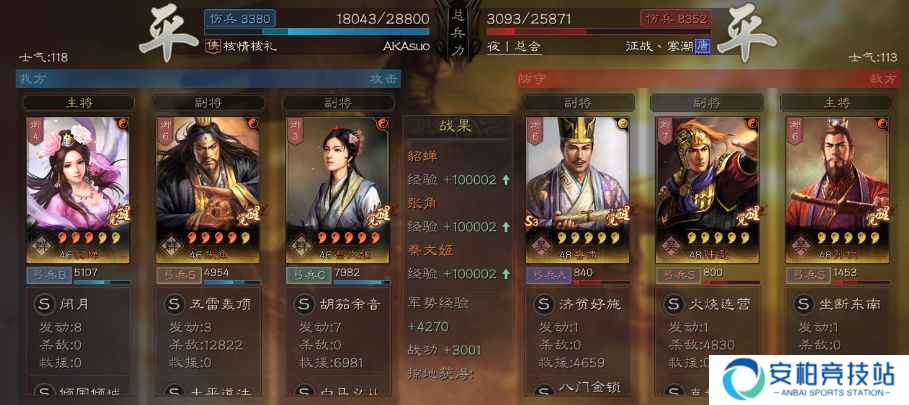This screenshot has height=405, width=909.
Task: Select the Zhang Jiao general card
Action: (207, 185)
